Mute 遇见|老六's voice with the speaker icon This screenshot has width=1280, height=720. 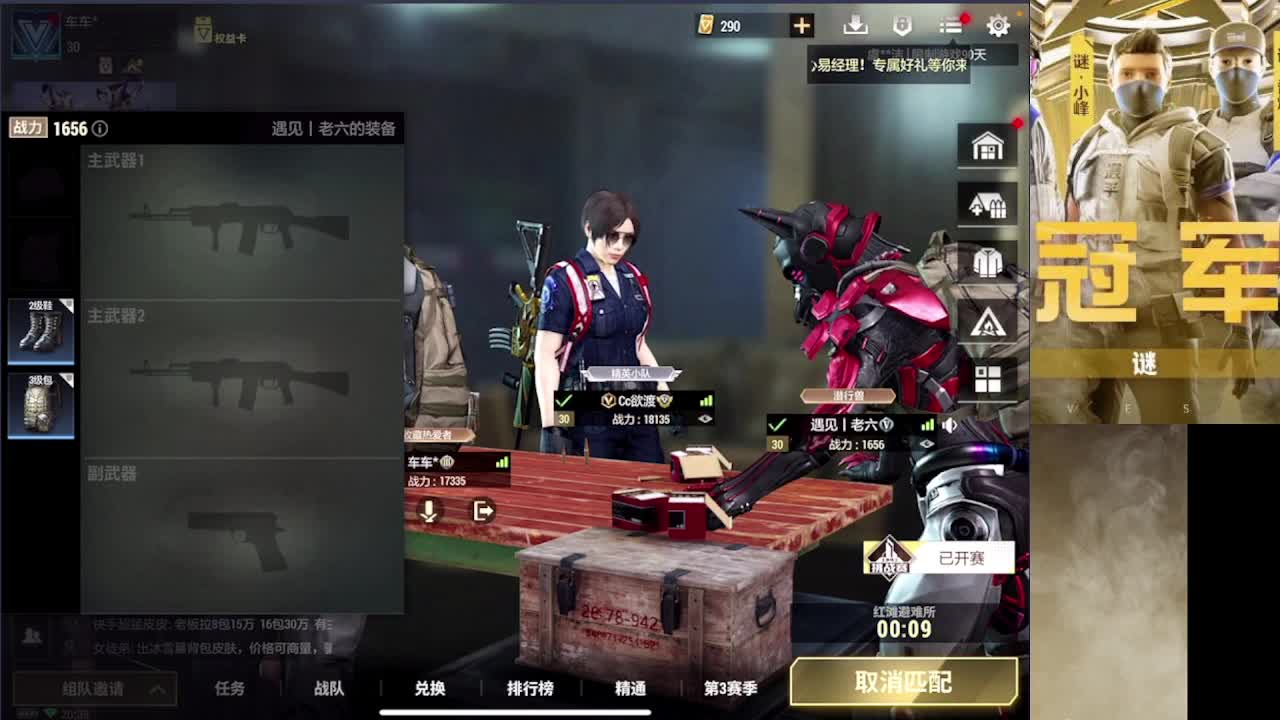click(948, 424)
